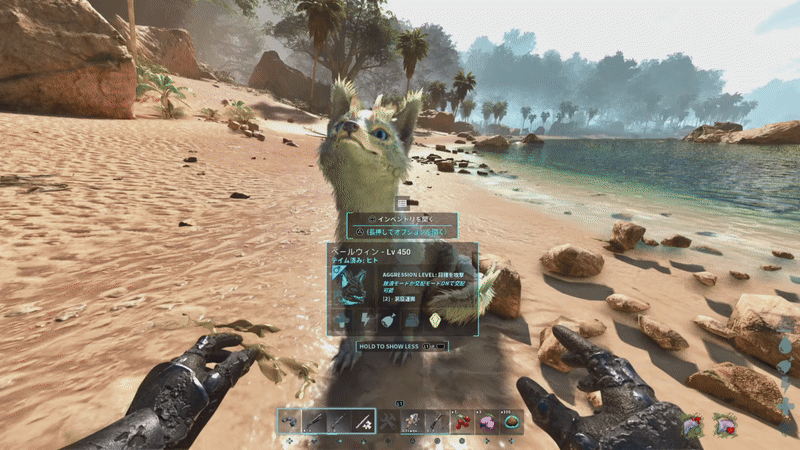Image resolution: width=800 pixels, height=450 pixels.
Task: Click the meat food icon in creature panel
Action: tap(388, 319)
